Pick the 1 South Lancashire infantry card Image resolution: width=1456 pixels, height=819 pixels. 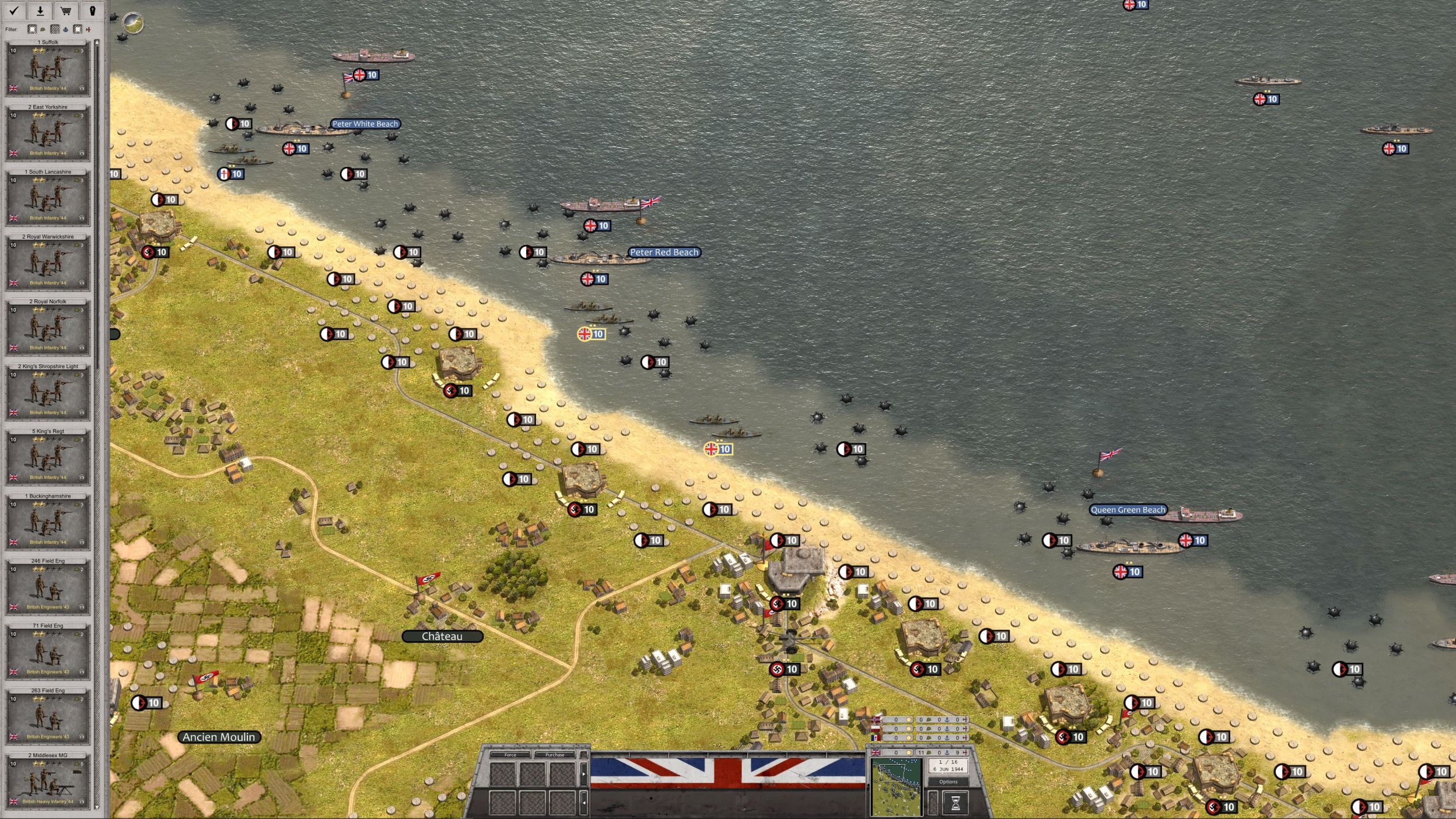click(x=48, y=197)
